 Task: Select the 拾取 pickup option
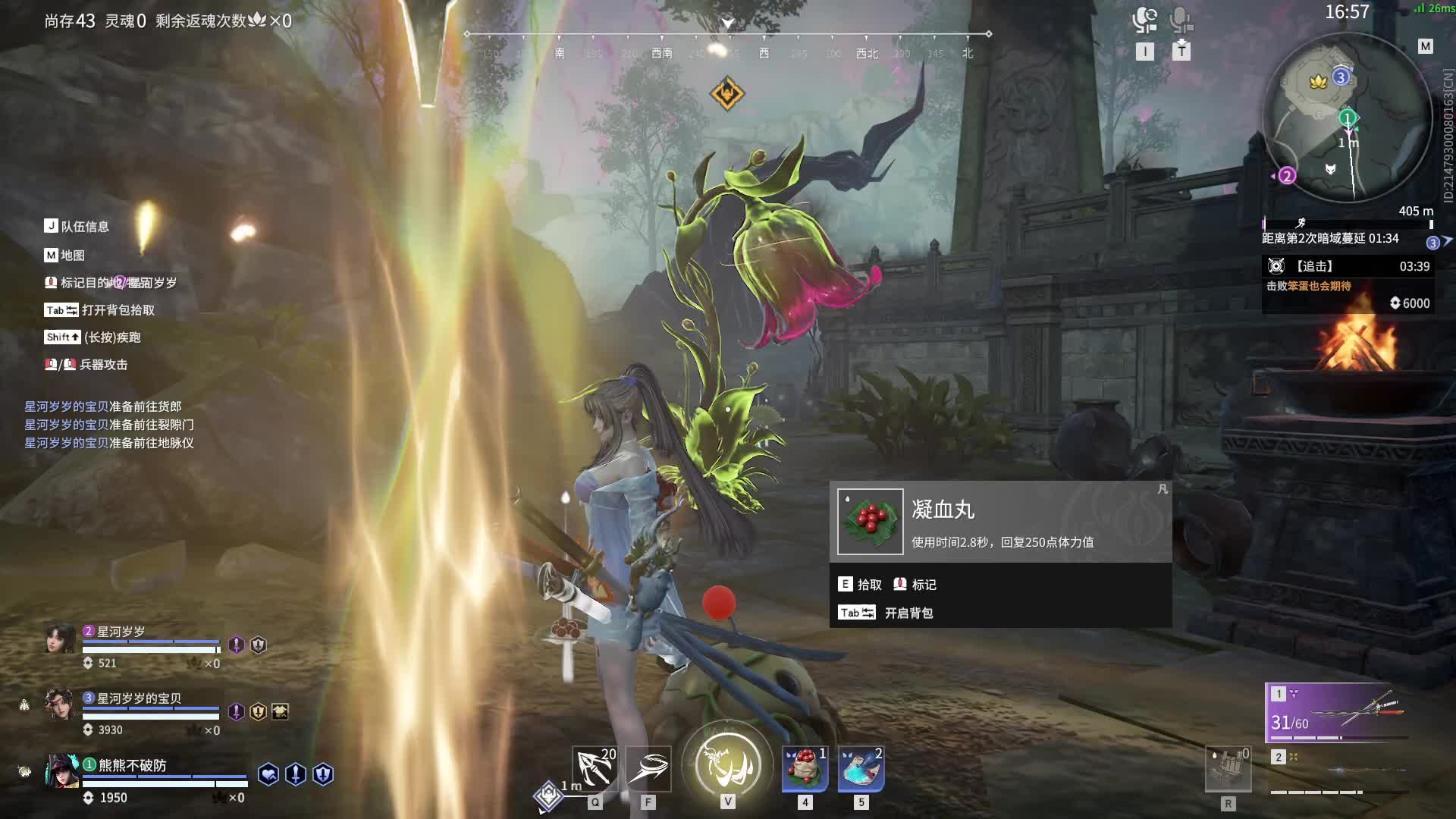pos(860,585)
